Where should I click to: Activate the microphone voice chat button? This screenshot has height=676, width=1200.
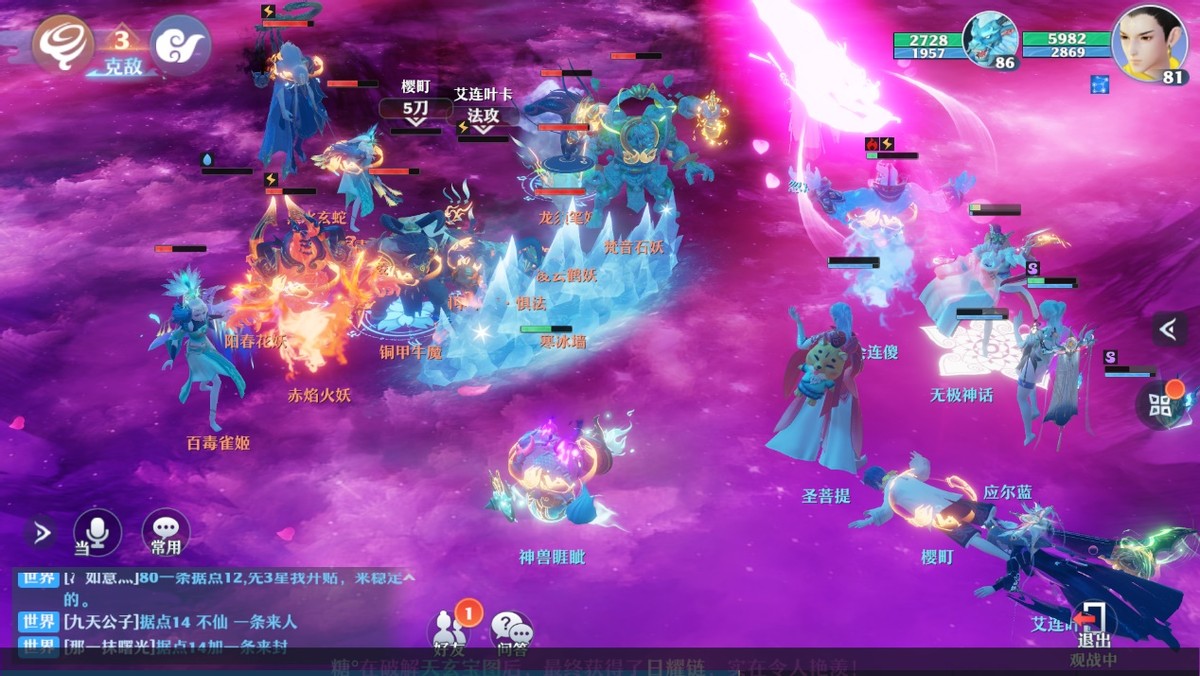[x=98, y=532]
